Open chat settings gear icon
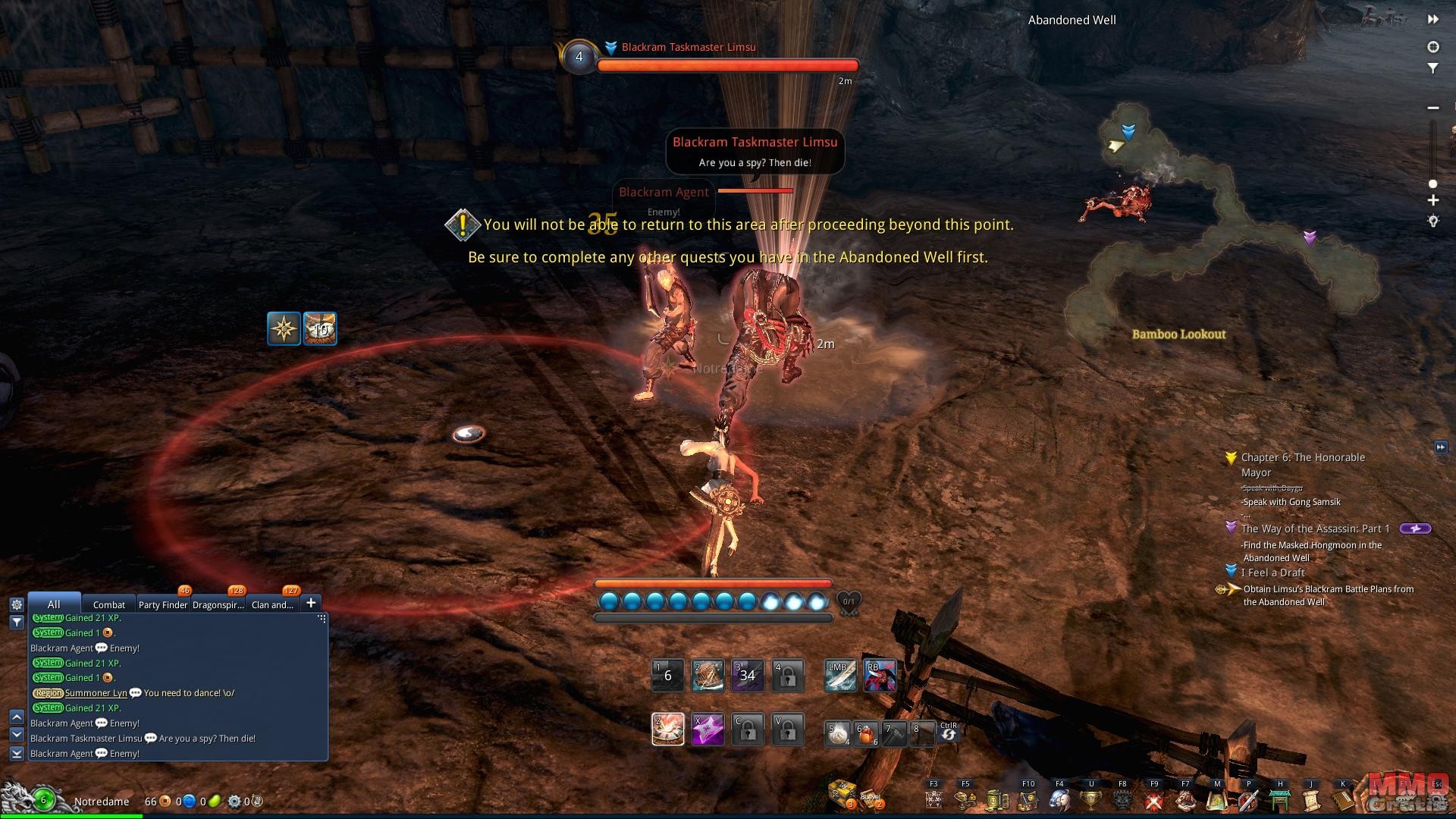 tap(17, 604)
